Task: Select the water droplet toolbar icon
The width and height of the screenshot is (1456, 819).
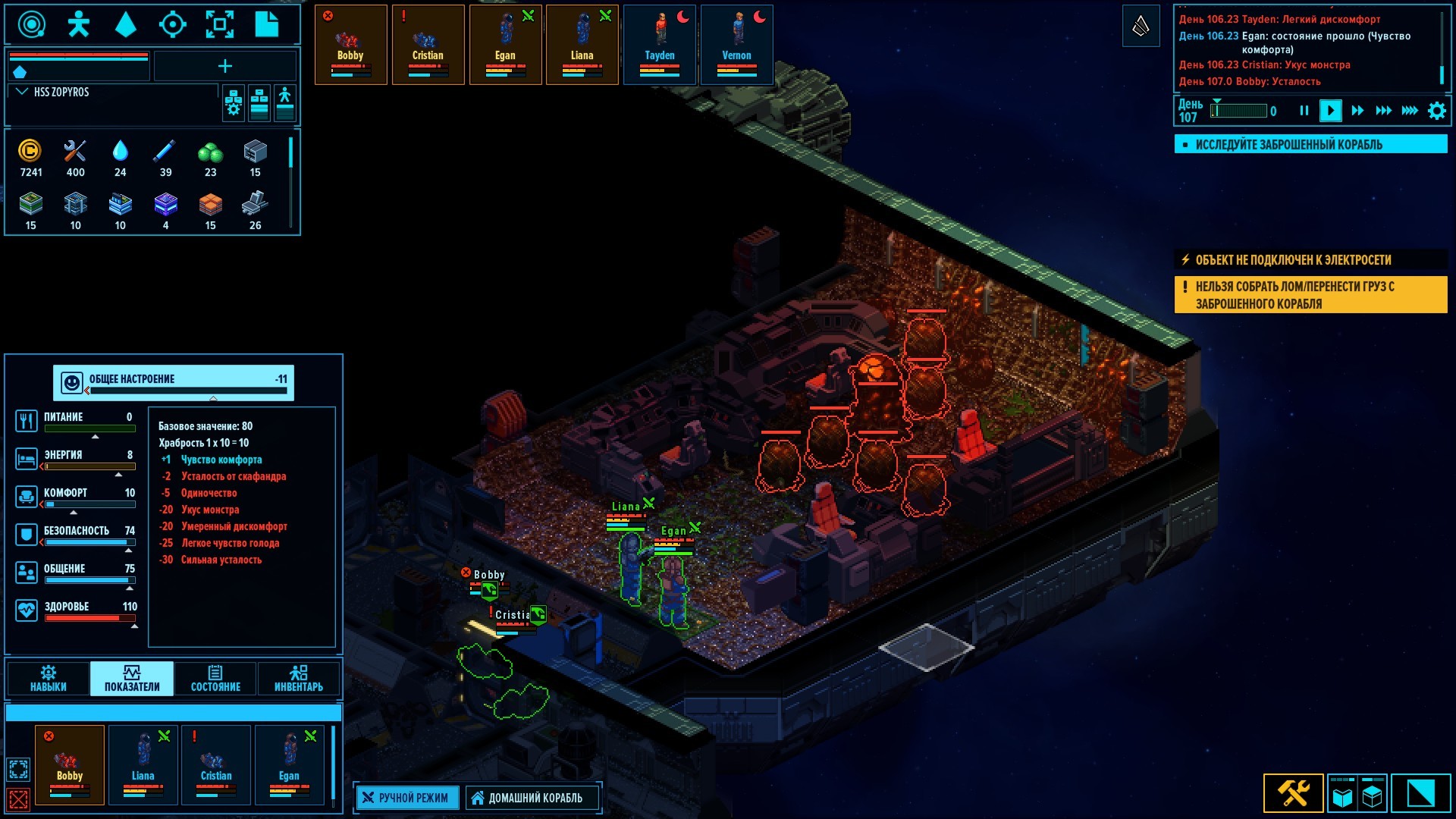Action: (125, 24)
